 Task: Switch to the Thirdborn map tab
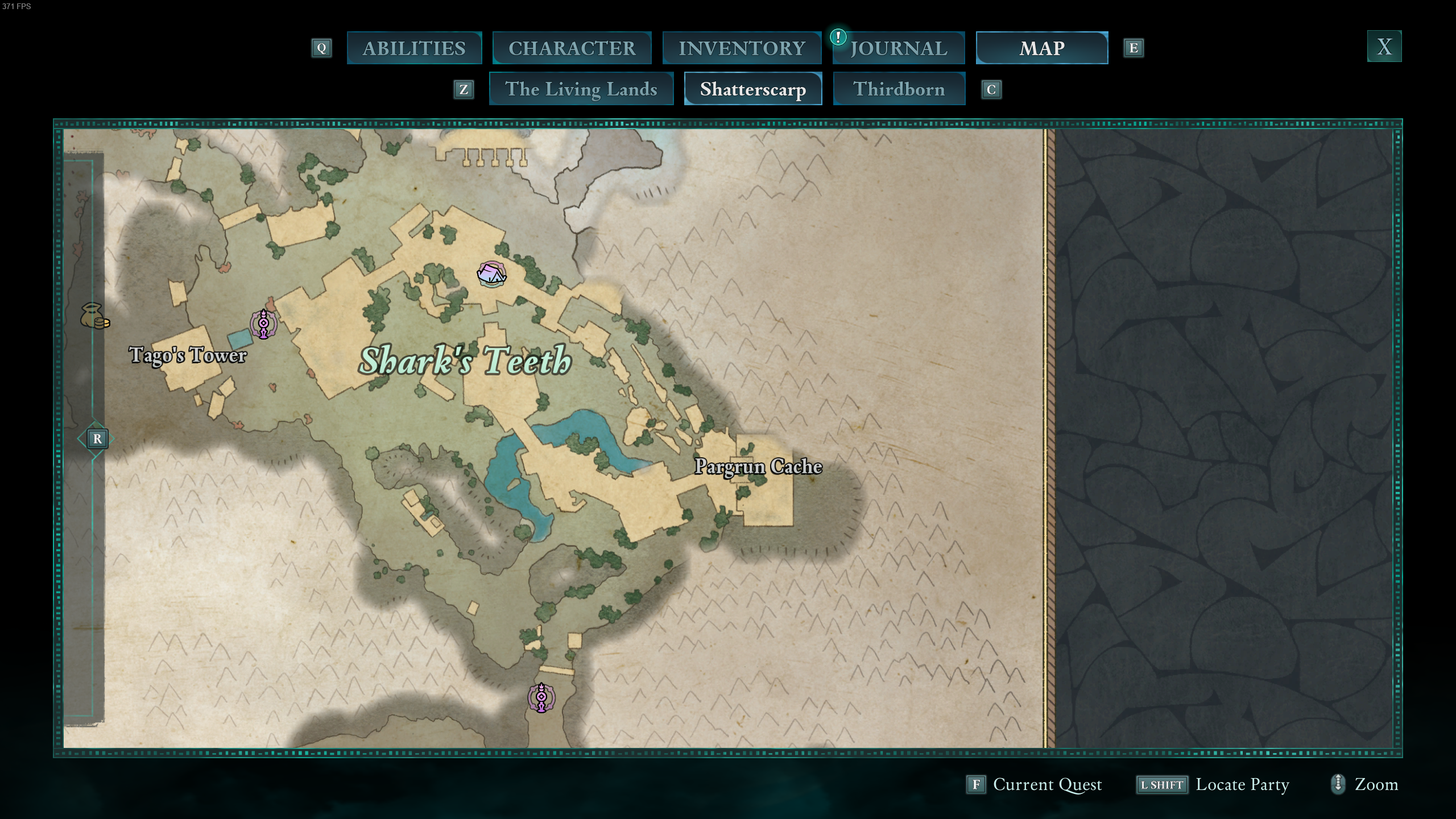pyautogui.click(x=899, y=89)
